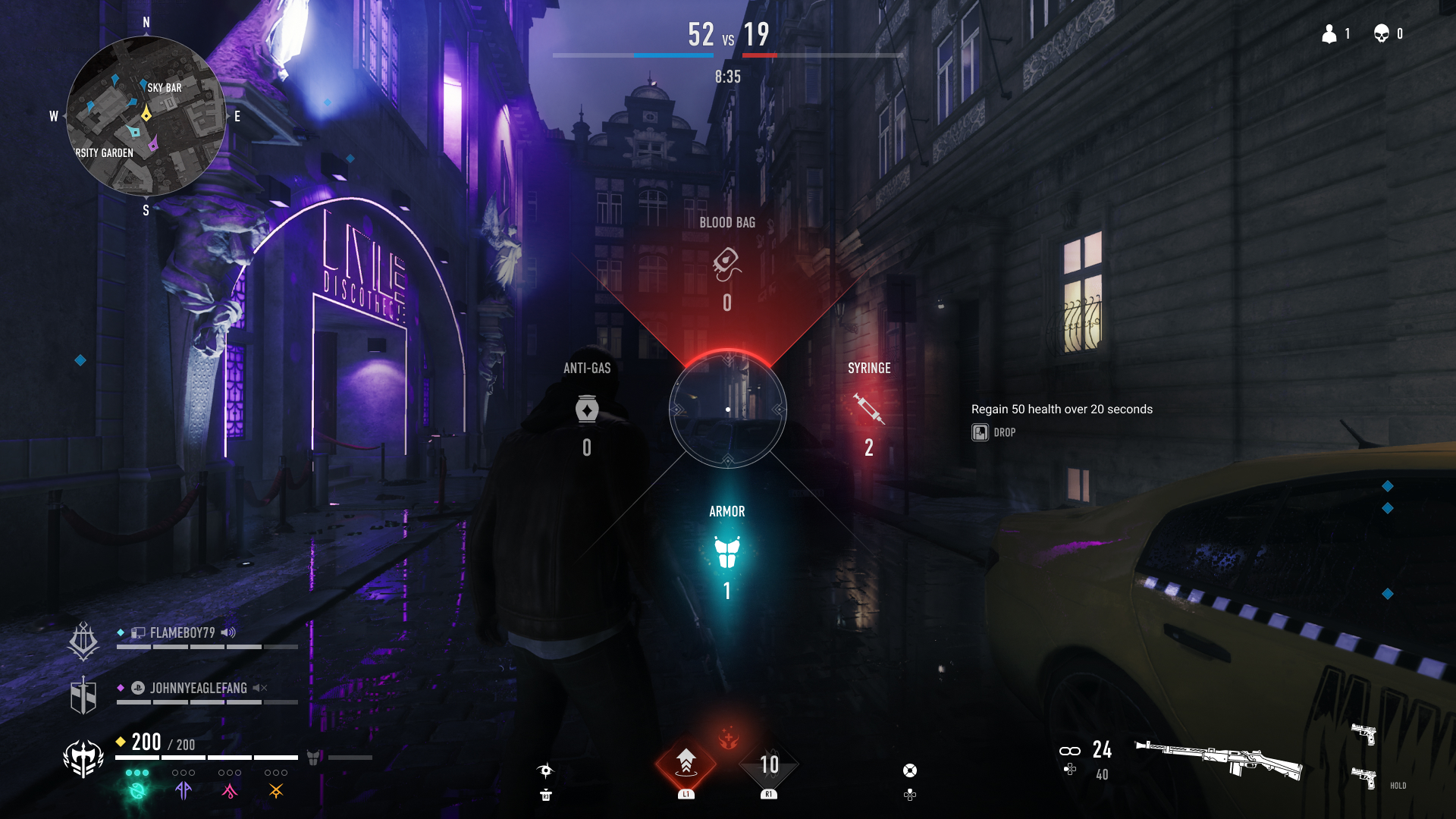Screen dimensions: 1456x819
Task: Select teammate FLAMEBOY79 in the squad list
Action: point(182,632)
